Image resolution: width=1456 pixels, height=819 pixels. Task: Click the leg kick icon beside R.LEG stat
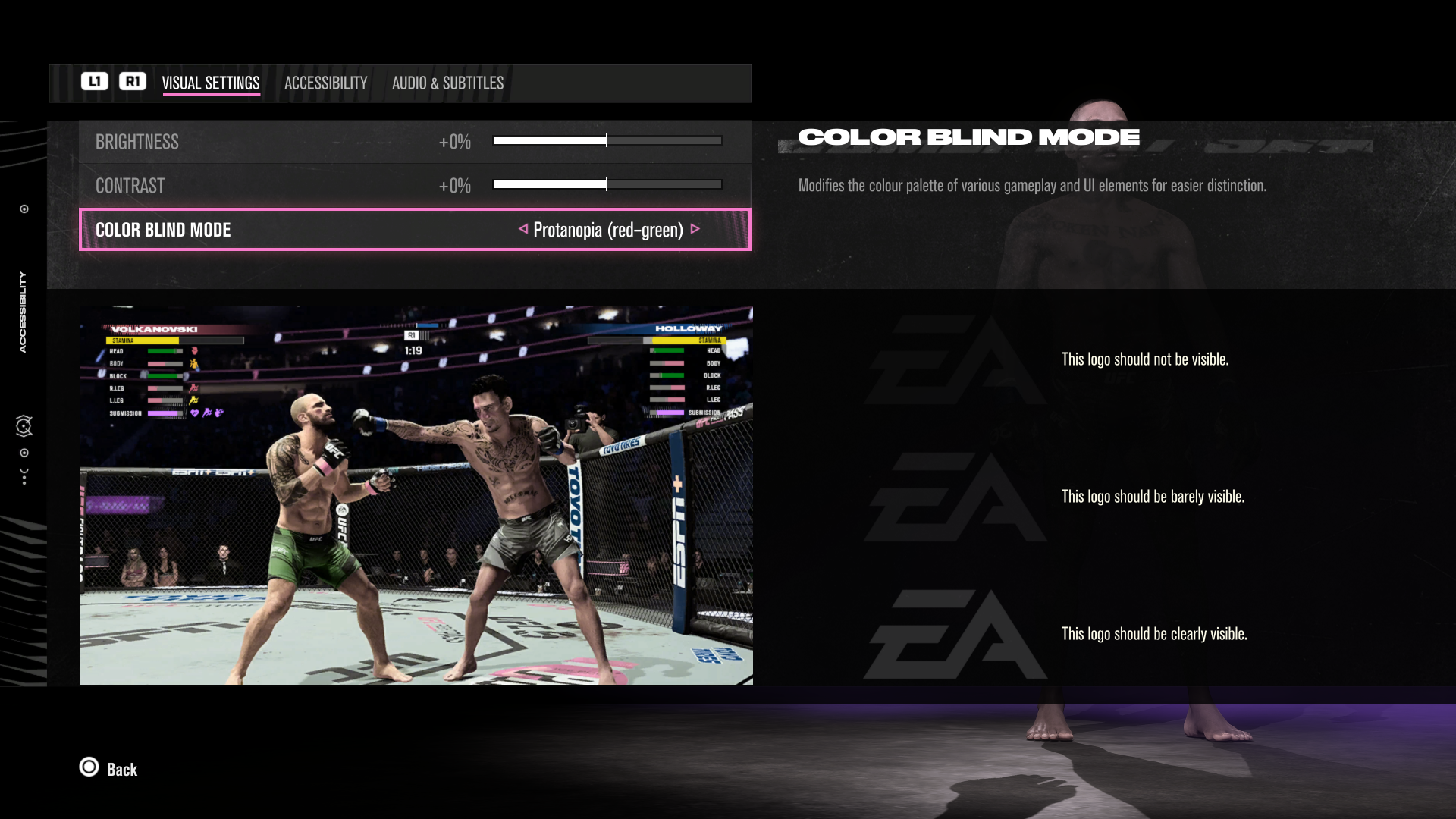coord(192,390)
